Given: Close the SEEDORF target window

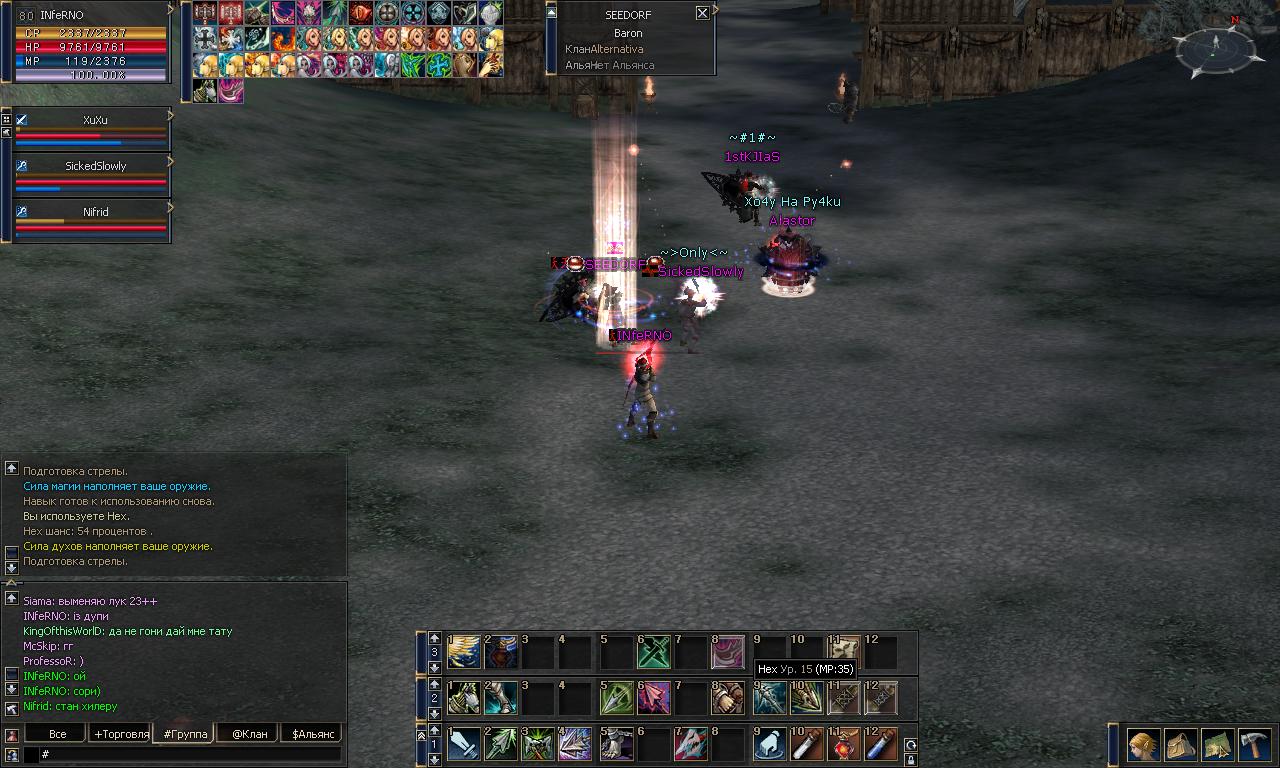Looking at the screenshot, I should (x=702, y=13).
